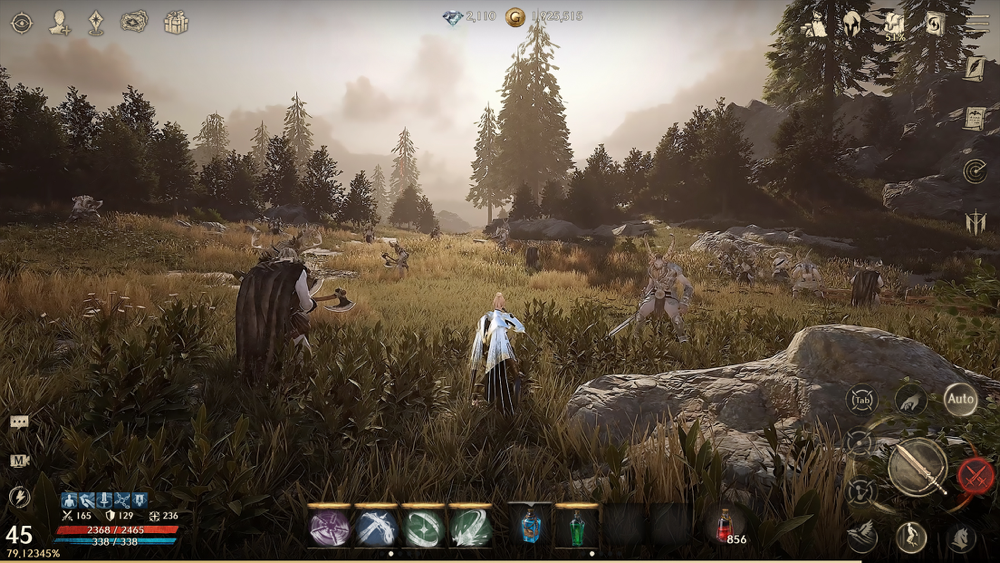
Task: Drink the red health potion with 856 count
Action: 725,525
